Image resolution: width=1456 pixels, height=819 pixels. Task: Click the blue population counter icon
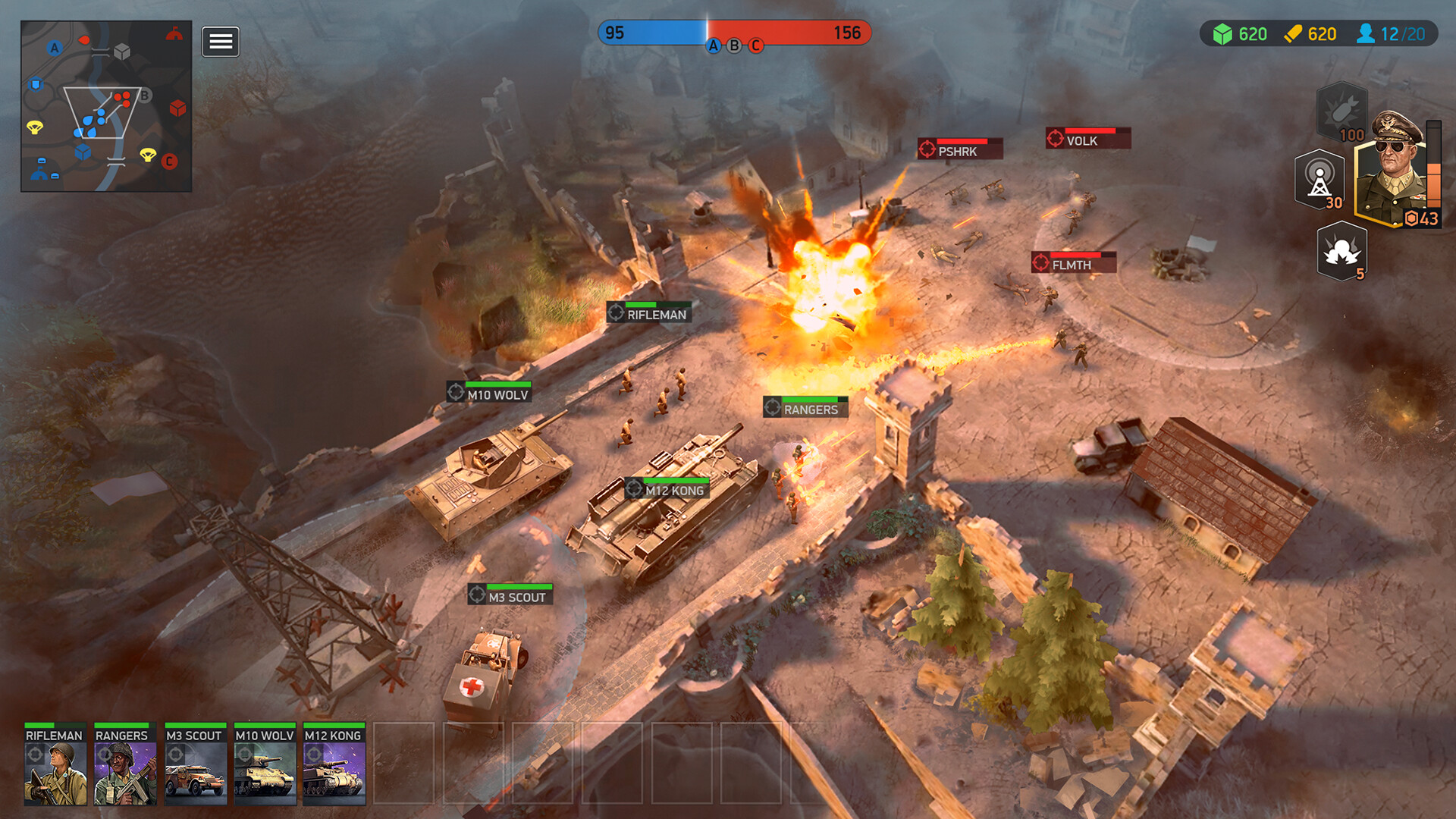[x=1367, y=33]
